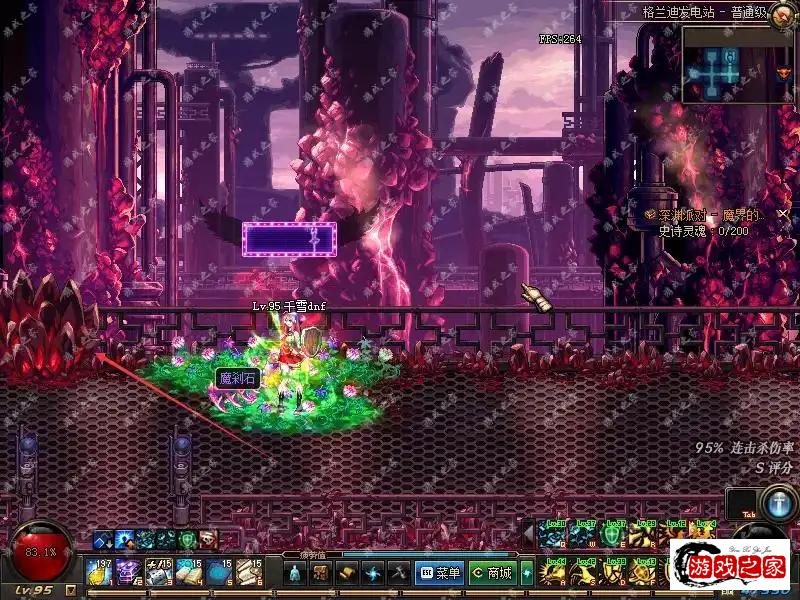Expand the dropdown arrow beside Lv.95

[x=69, y=590]
